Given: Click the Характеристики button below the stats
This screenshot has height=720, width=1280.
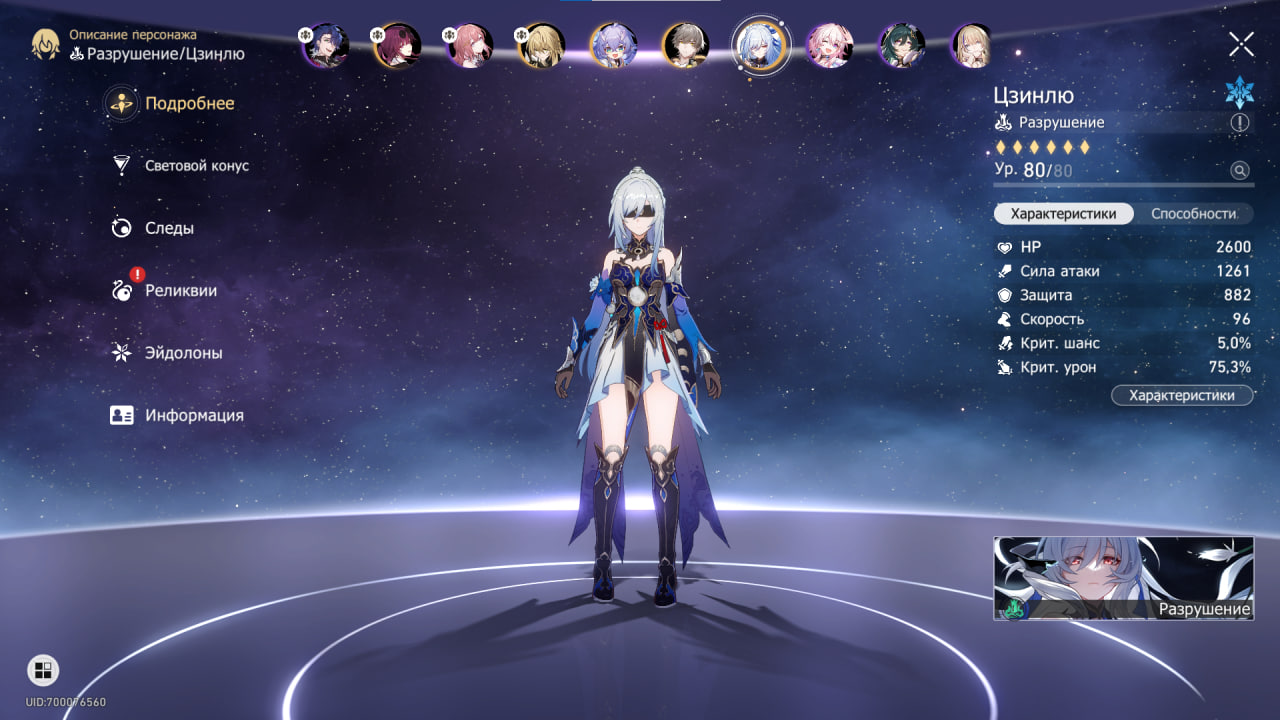Looking at the screenshot, I should 1181,396.
